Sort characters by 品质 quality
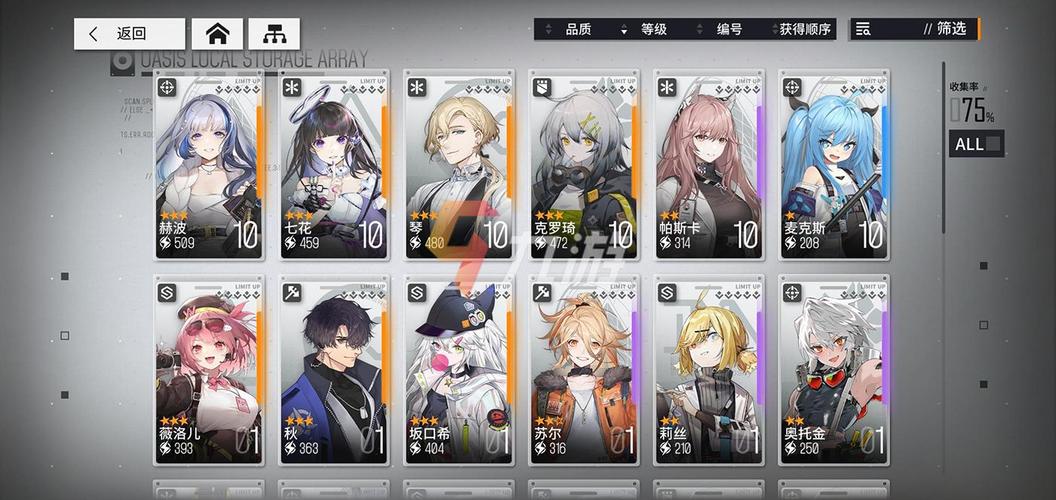Screen dimensions: 1056x500 click(x=578, y=30)
